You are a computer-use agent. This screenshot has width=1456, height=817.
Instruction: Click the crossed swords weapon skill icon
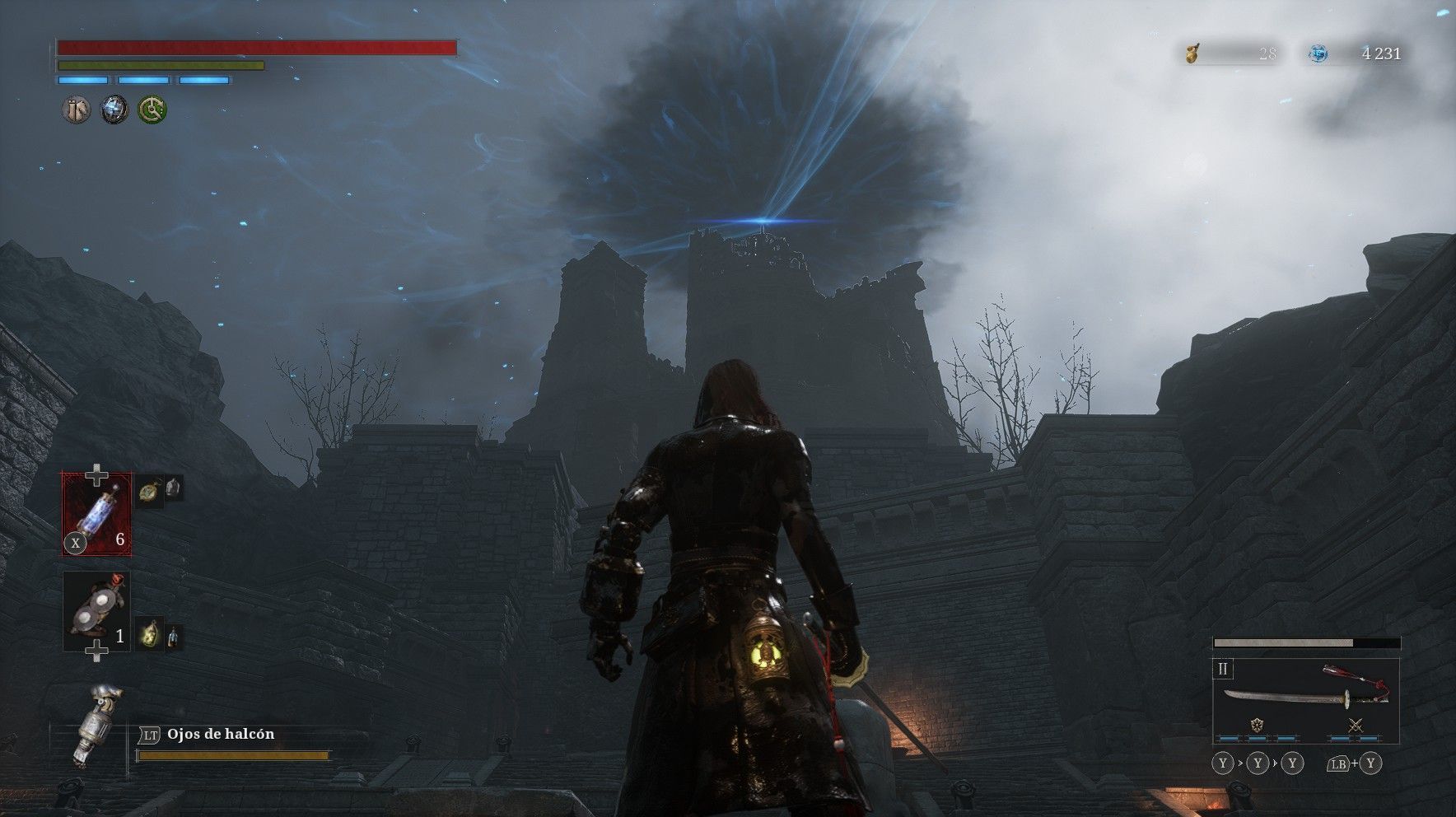(1356, 726)
